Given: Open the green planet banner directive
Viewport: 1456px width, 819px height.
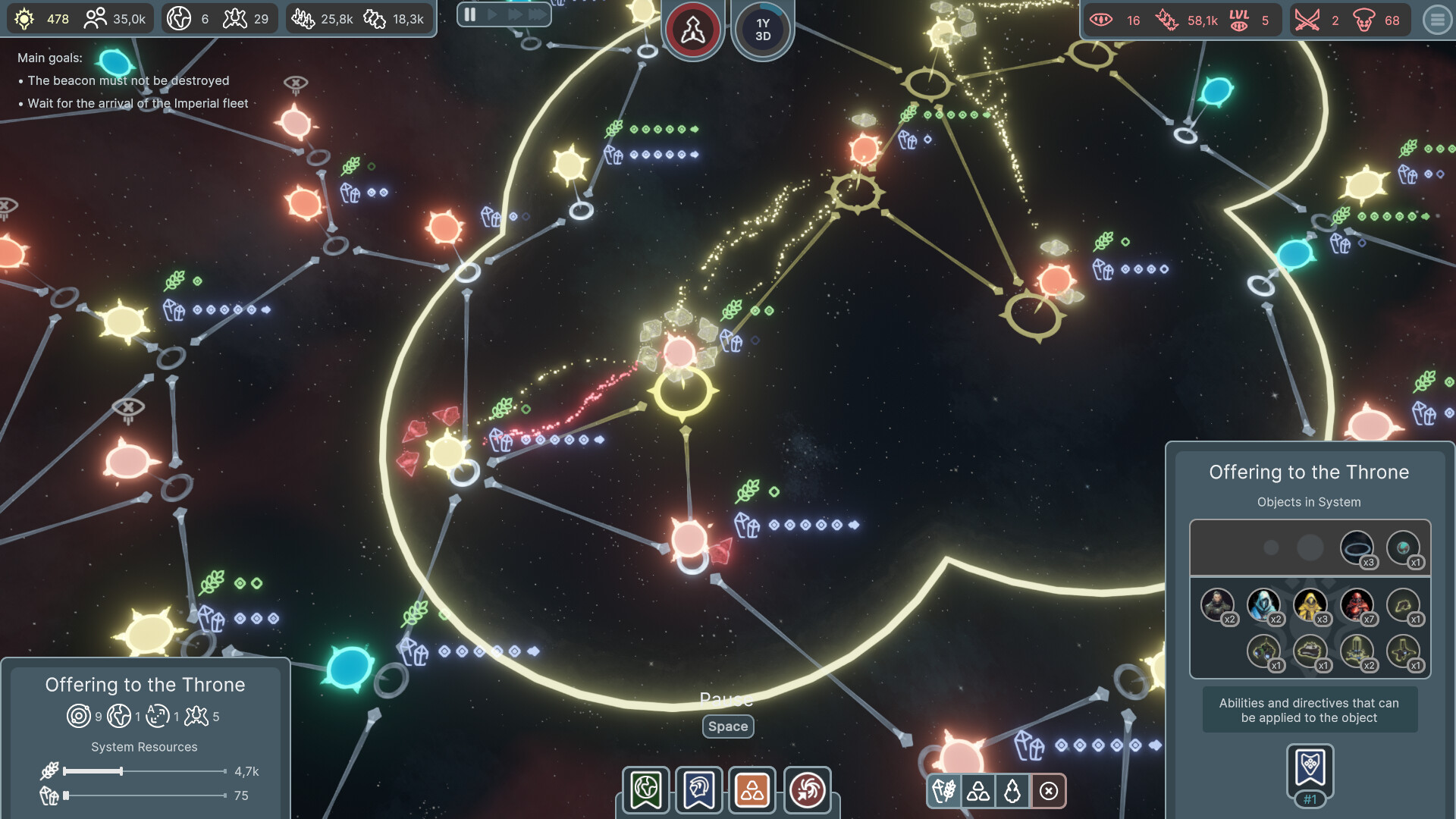Looking at the screenshot, I should (x=646, y=790).
